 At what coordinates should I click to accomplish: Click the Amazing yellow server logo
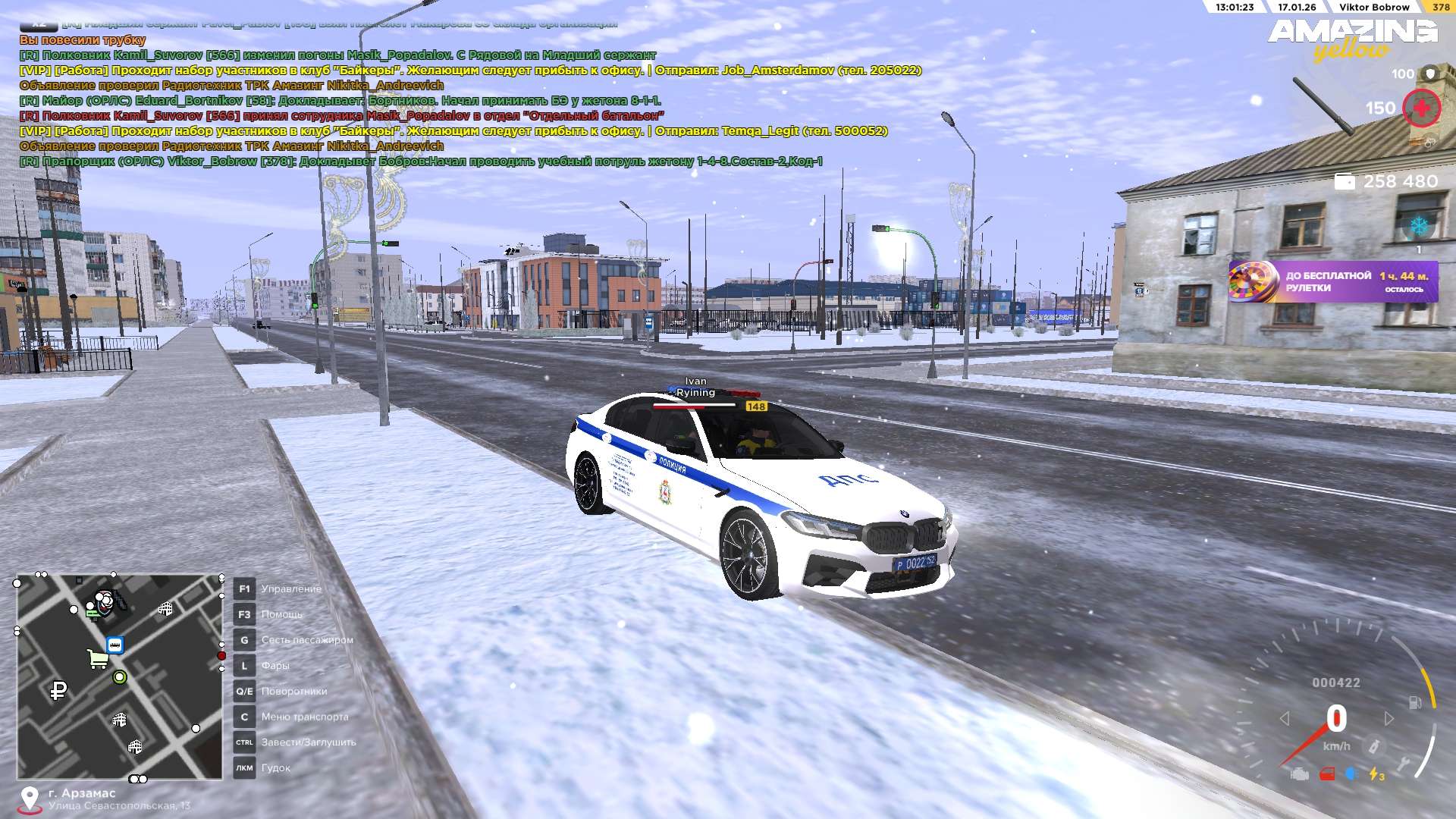1352,39
